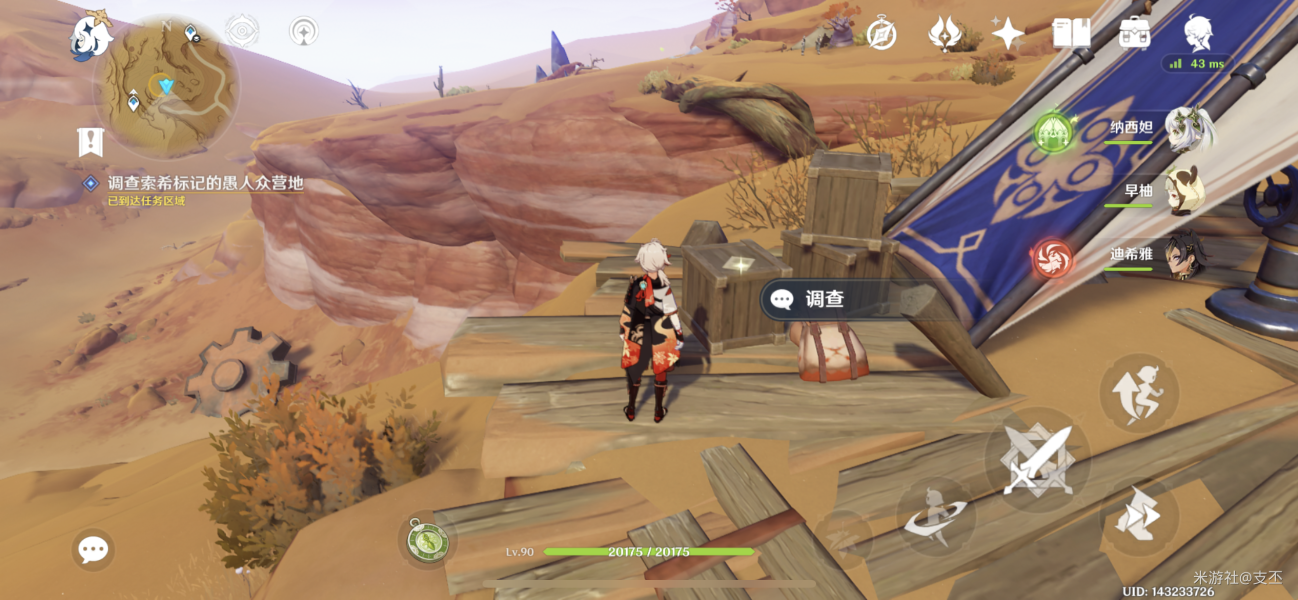Tap the quest log exclamation icon
The height and width of the screenshot is (600, 1298).
(91, 142)
